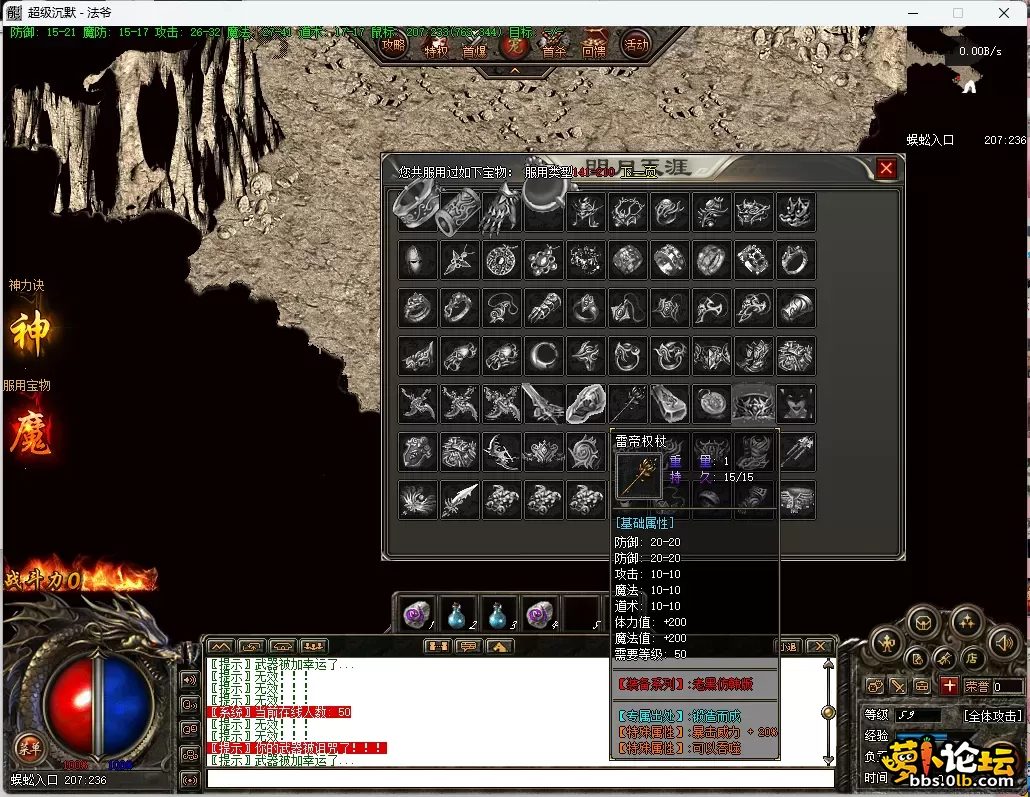Activate the 神 divine power skill icon
The height and width of the screenshot is (797, 1030).
[30, 331]
